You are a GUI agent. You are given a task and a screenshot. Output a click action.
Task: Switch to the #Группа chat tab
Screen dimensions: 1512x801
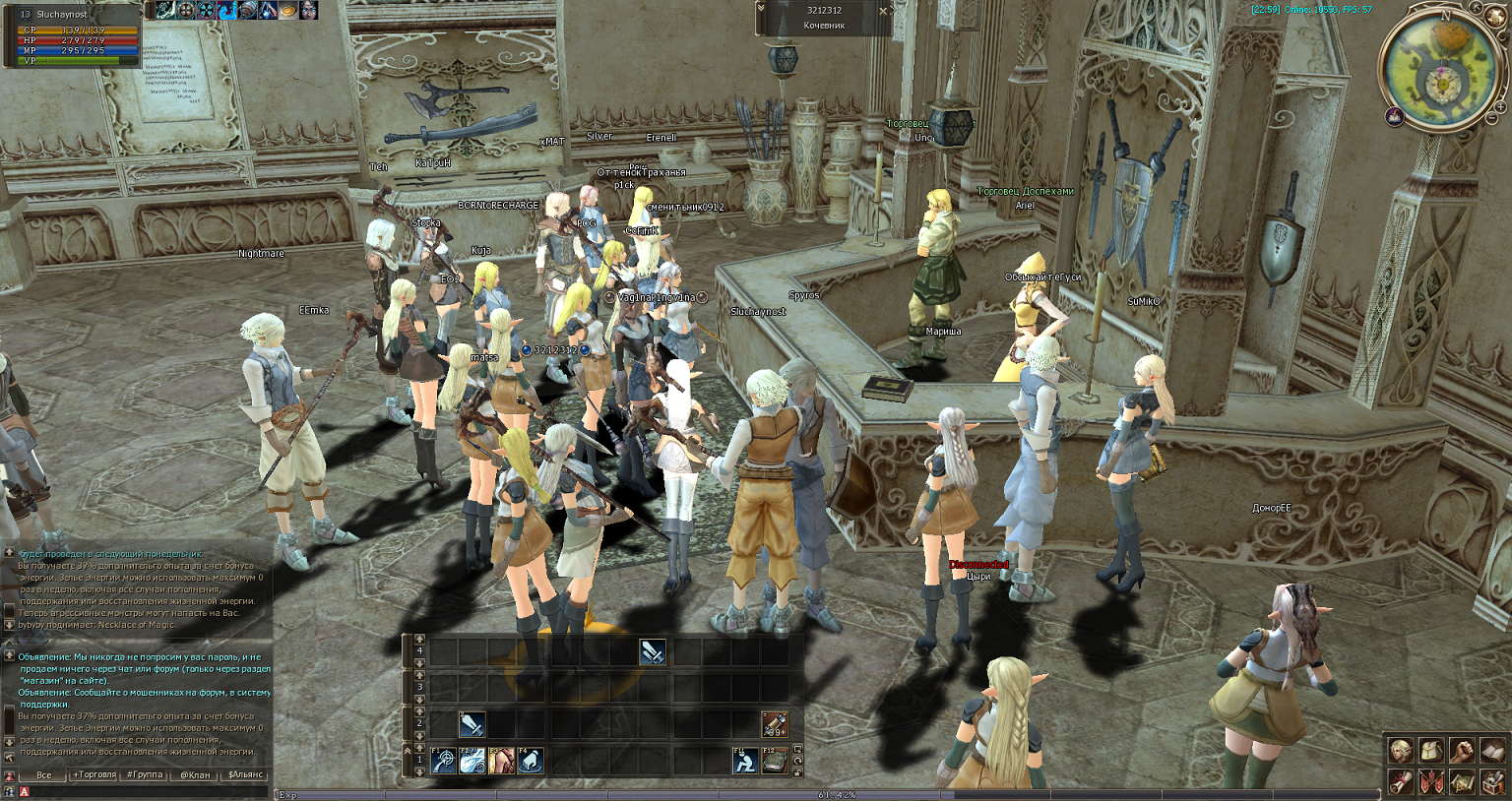click(145, 774)
